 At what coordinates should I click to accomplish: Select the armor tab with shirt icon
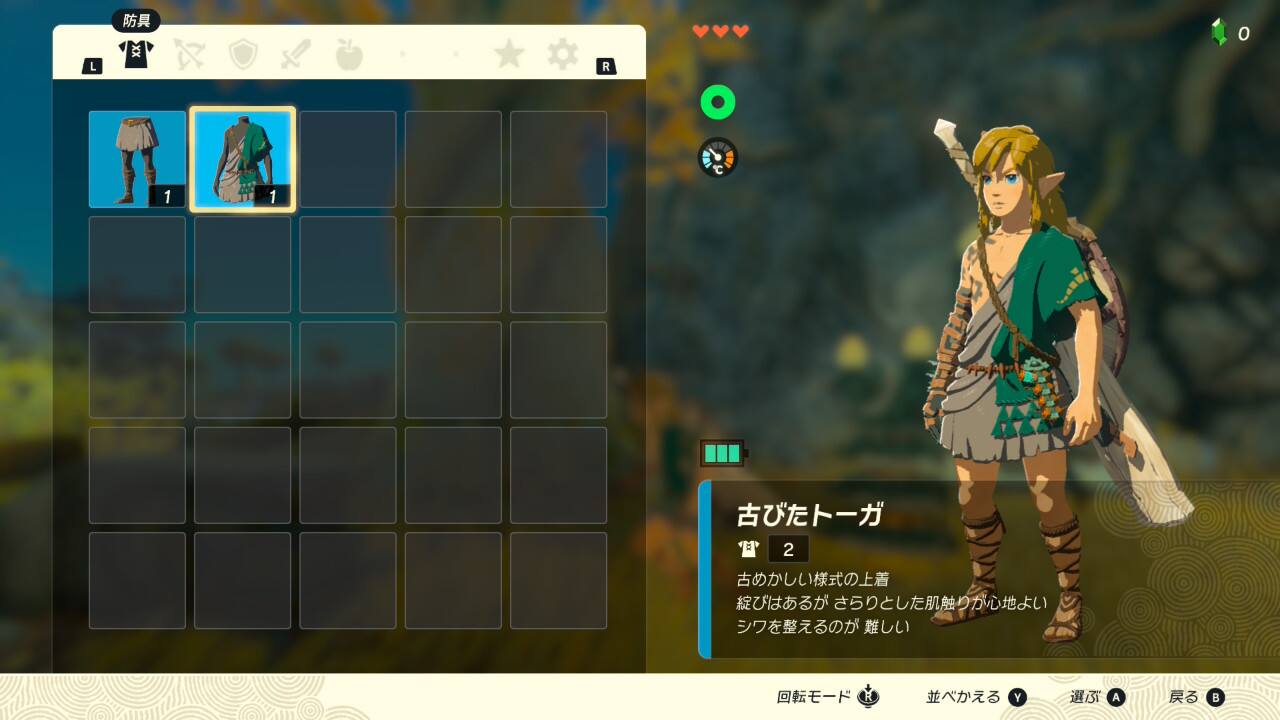pos(135,53)
